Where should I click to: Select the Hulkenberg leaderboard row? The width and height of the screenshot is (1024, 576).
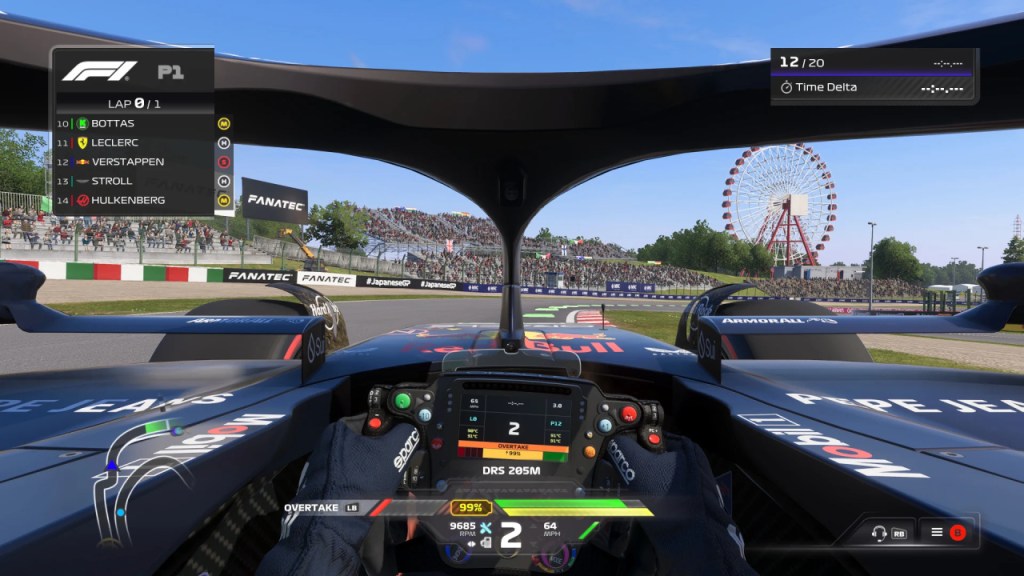click(134, 200)
